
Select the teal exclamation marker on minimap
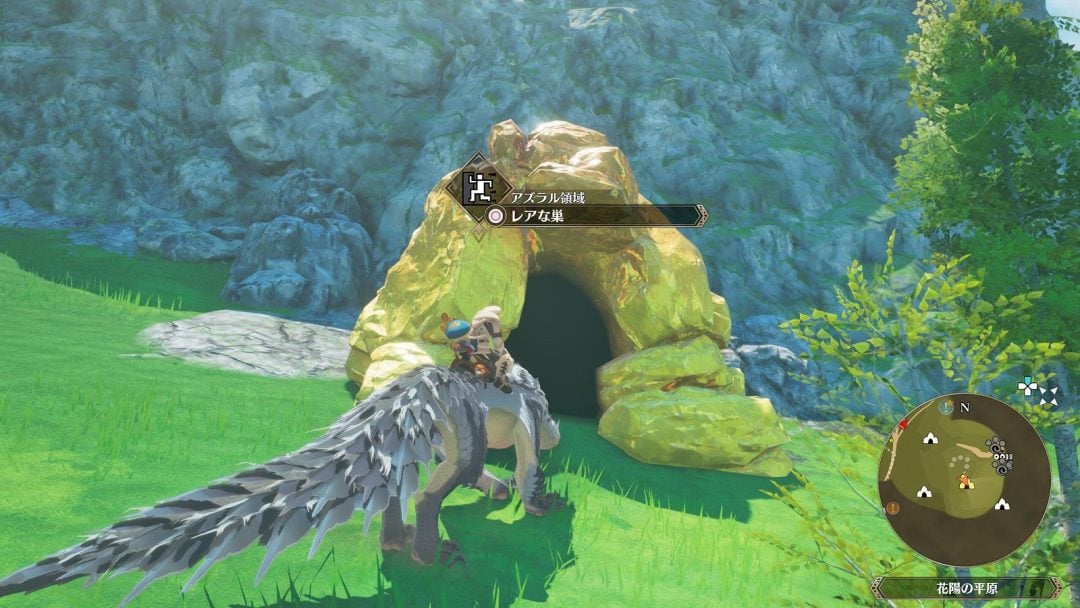pos(945,406)
